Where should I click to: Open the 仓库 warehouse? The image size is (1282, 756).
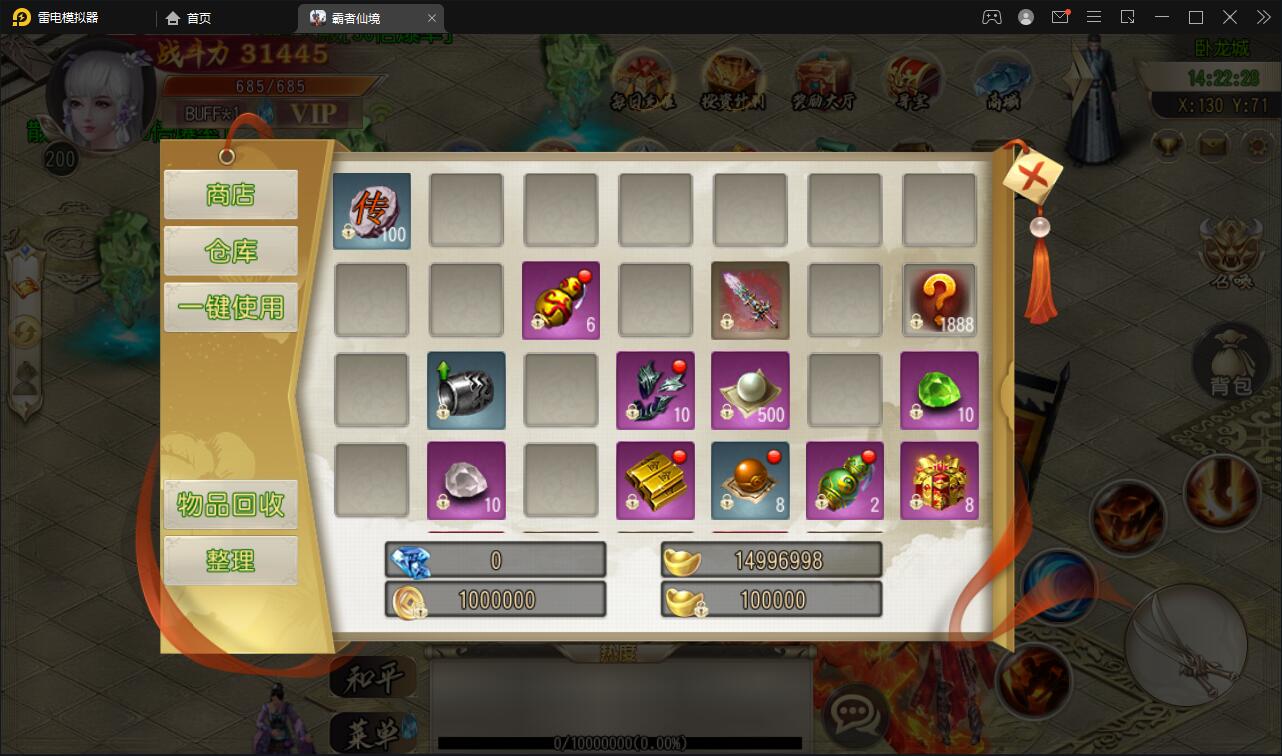coord(230,251)
